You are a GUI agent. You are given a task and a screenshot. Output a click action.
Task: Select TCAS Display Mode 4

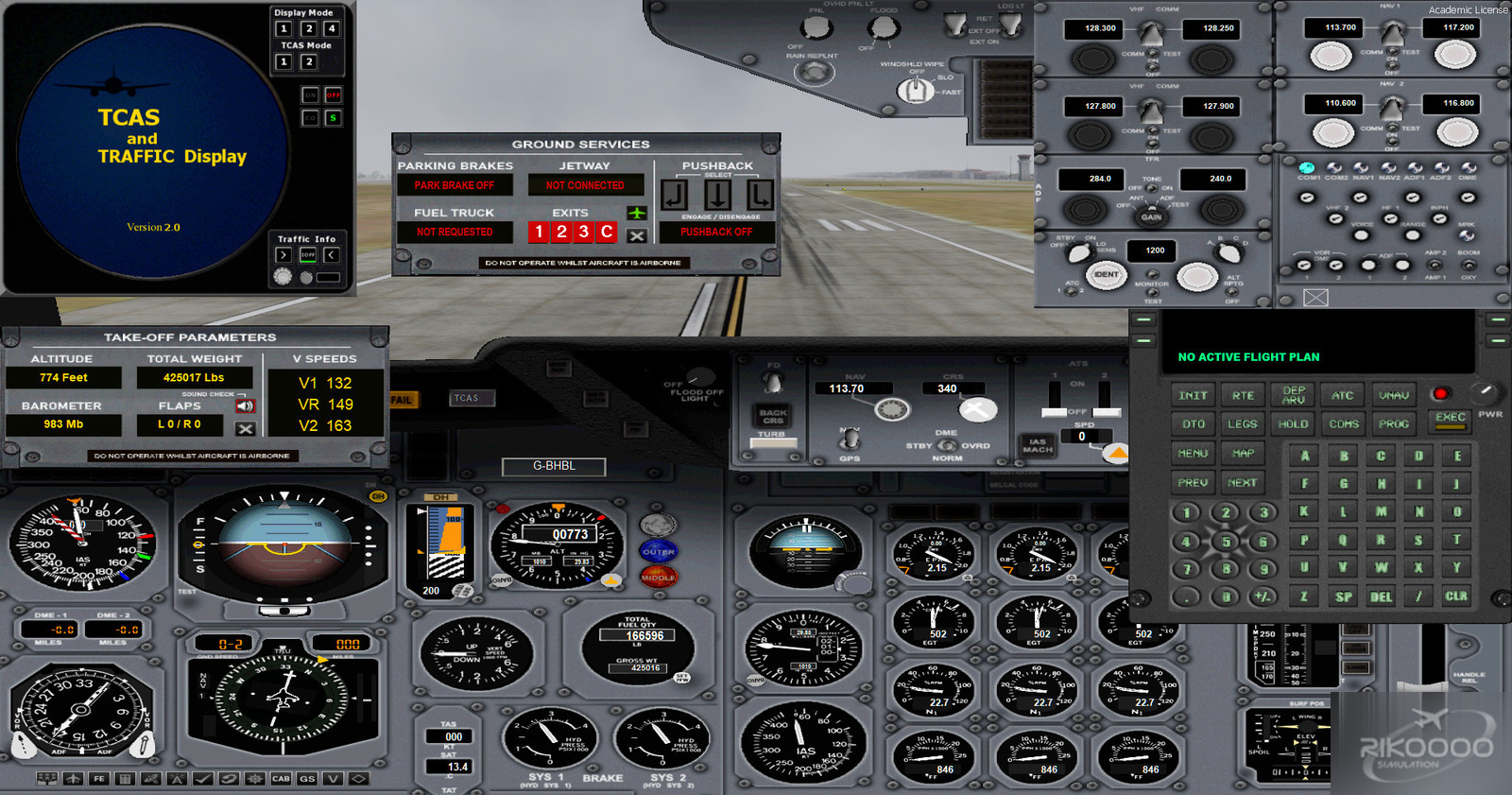[x=333, y=28]
